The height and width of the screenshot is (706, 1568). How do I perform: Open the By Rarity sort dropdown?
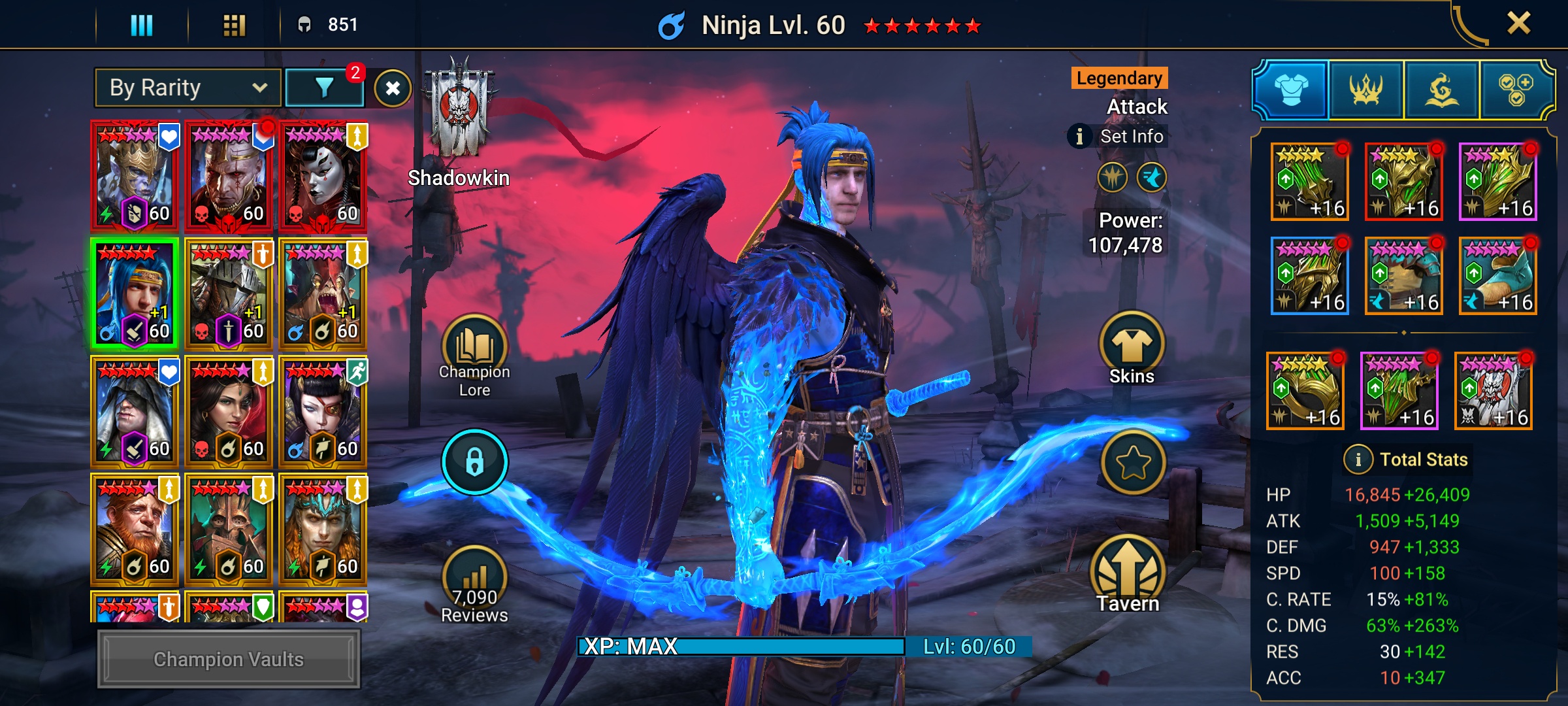coord(188,88)
